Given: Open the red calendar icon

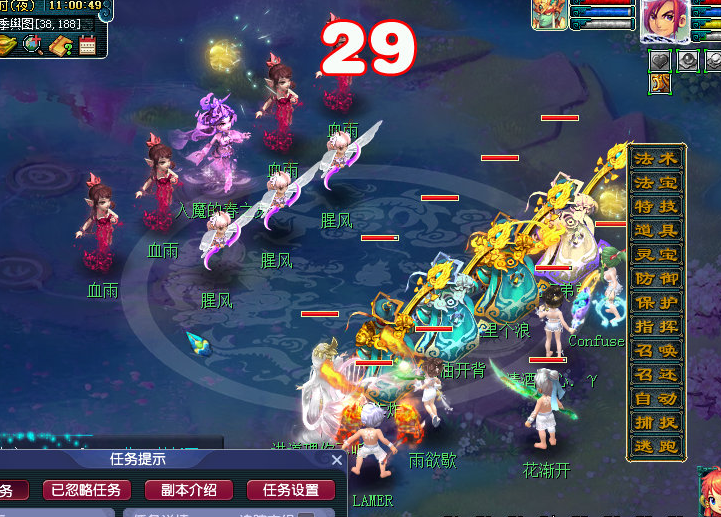Looking at the screenshot, I should tap(88, 44).
